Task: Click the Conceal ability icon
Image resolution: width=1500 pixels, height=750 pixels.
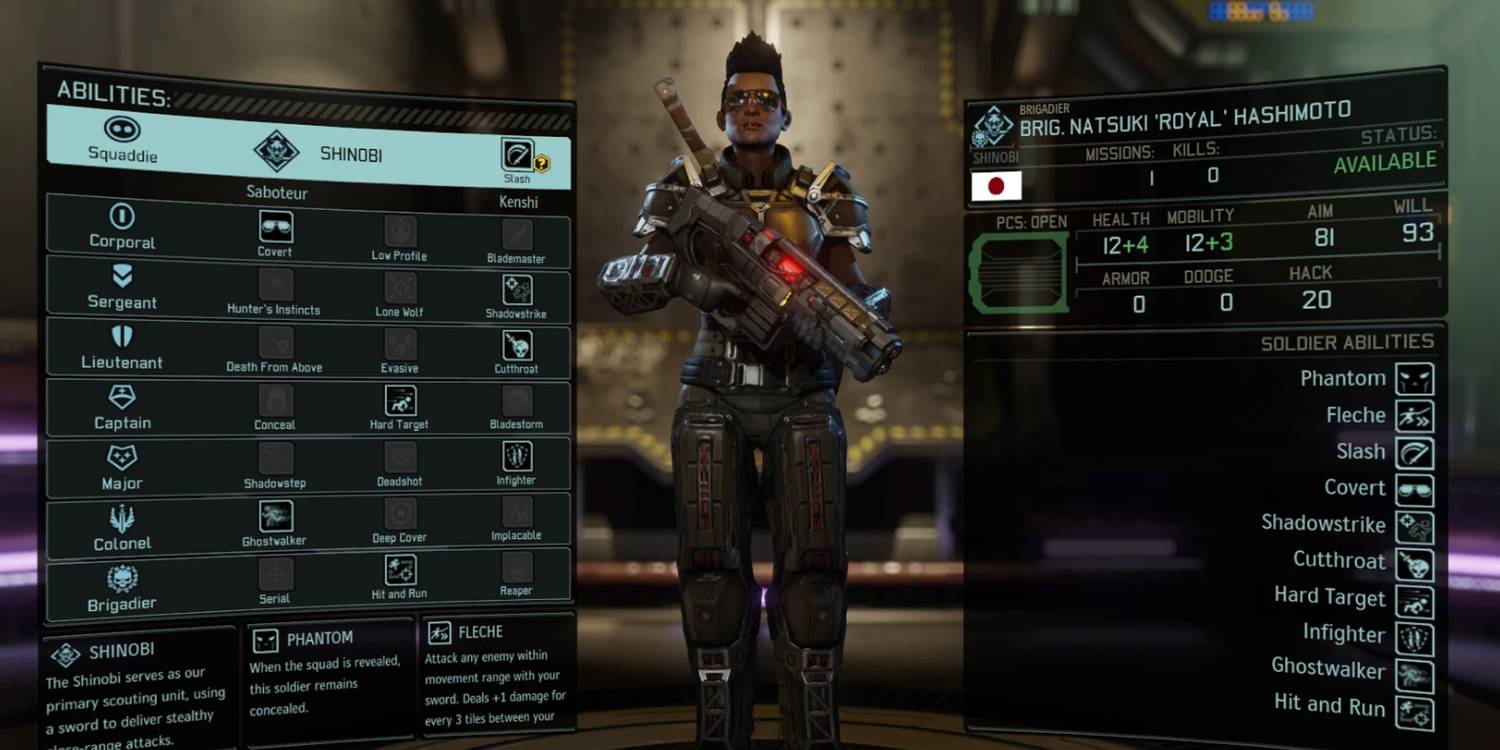Action: click(274, 401)
